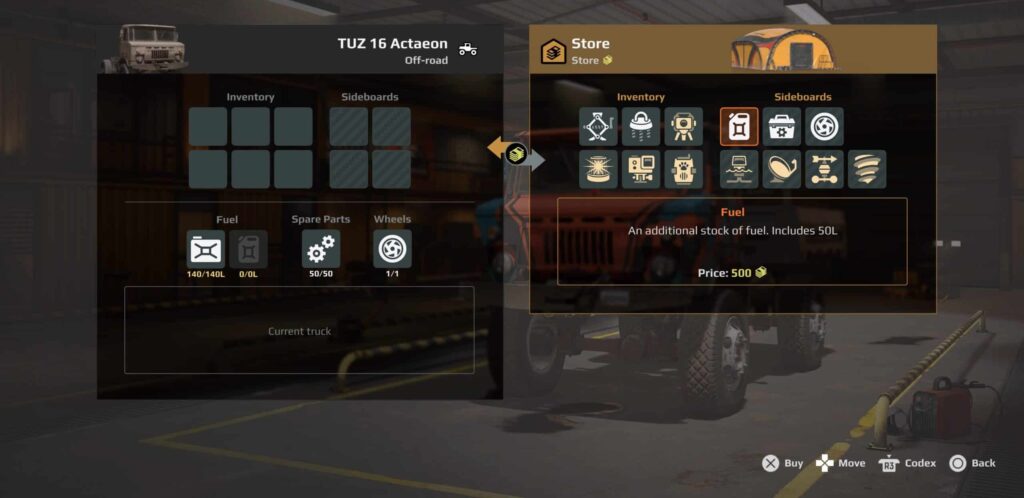
Task: Select the TUZ 16 Actaeon truck thumbnail
Action: click(144, 48)
